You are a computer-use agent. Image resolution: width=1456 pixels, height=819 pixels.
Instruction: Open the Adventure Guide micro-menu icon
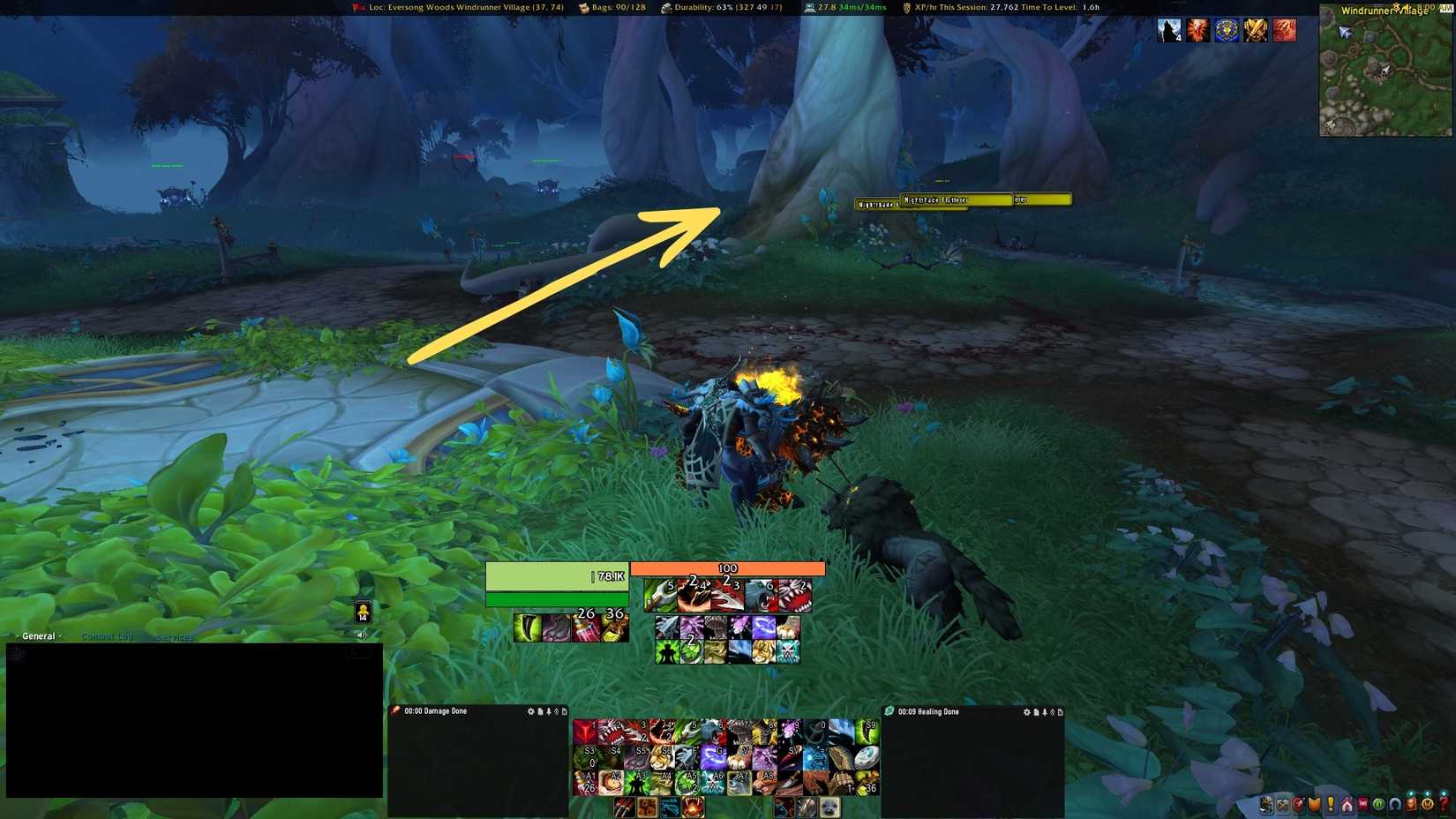[x=1411, y=804]
